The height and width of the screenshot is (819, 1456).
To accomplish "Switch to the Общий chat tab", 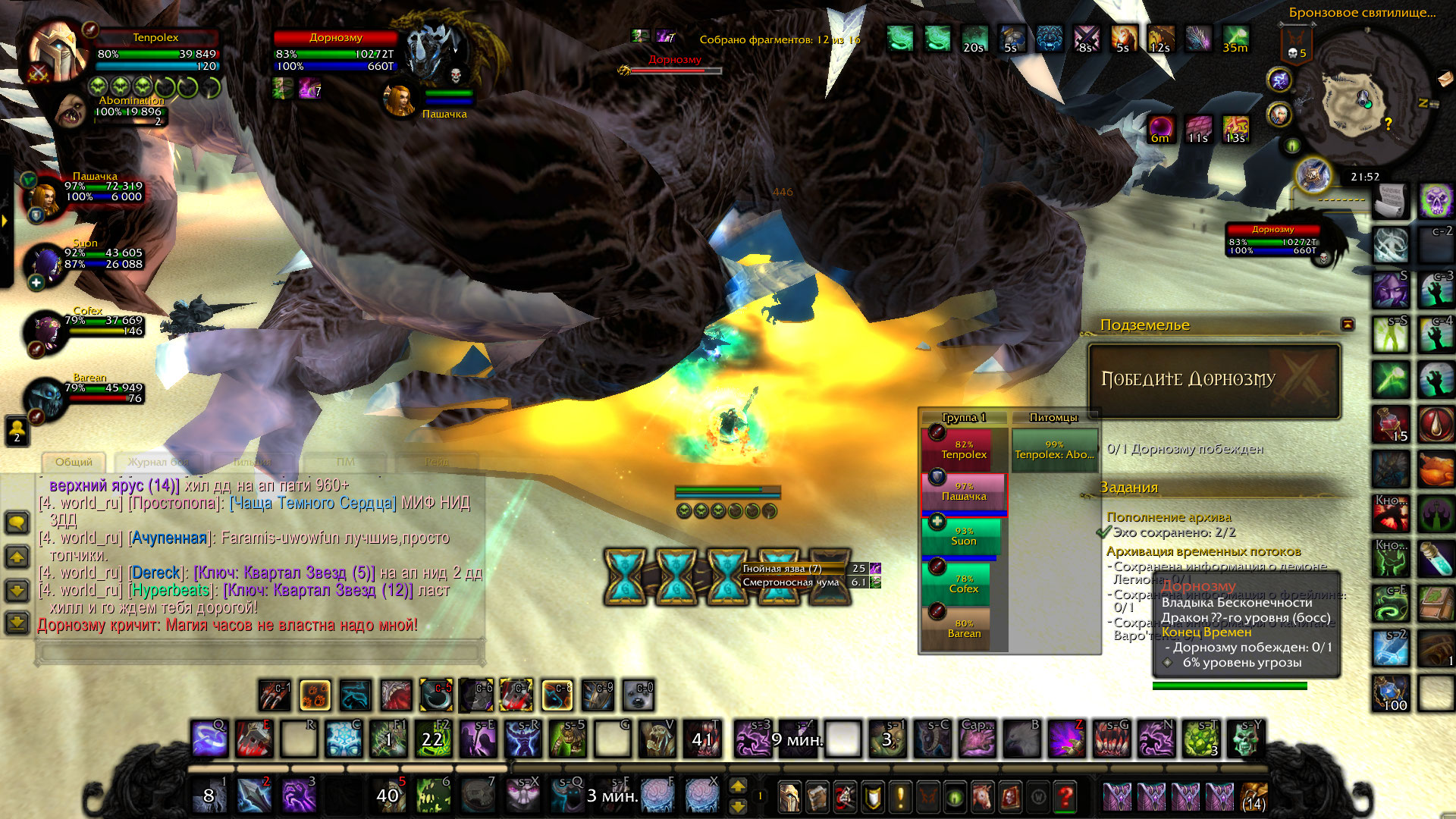I will point(74,462).
